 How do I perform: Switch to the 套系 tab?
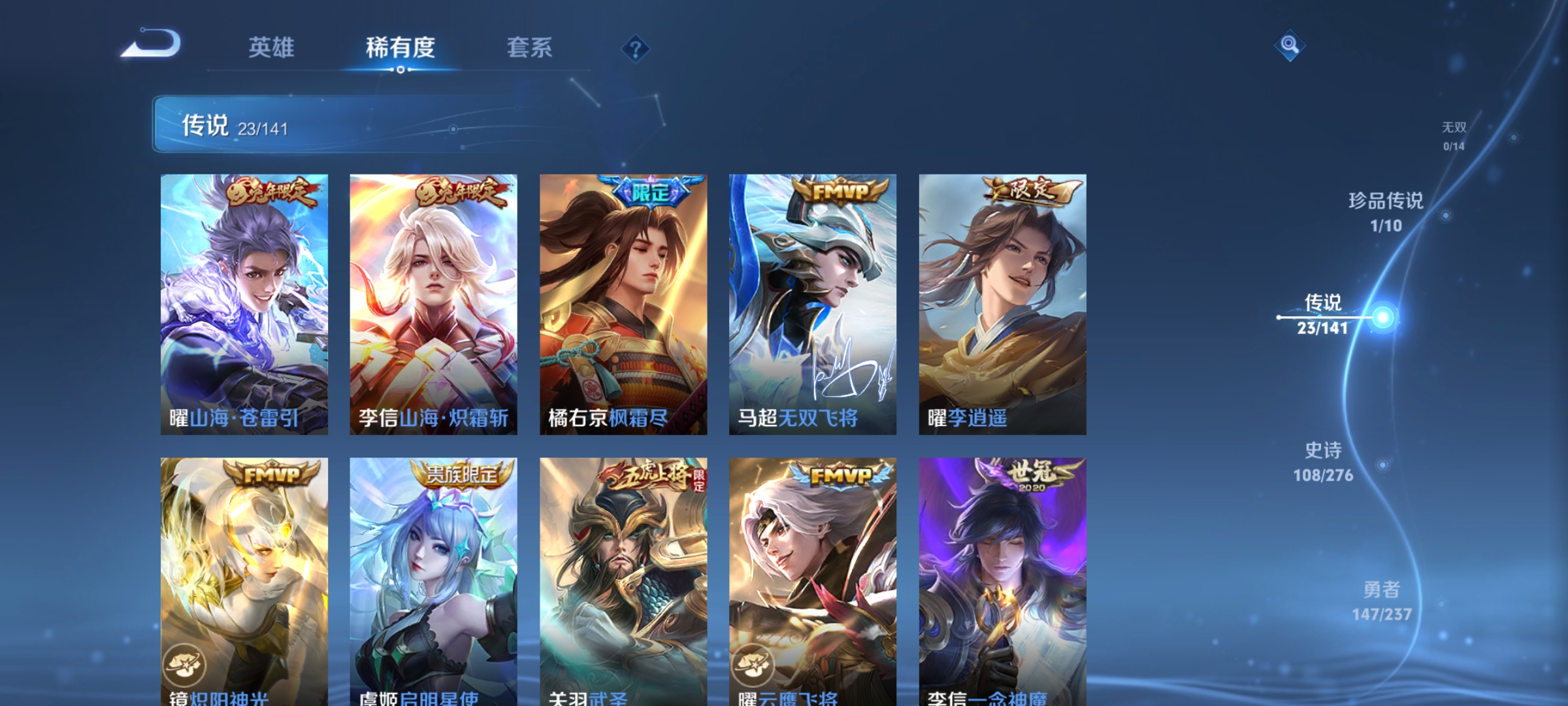530,48
